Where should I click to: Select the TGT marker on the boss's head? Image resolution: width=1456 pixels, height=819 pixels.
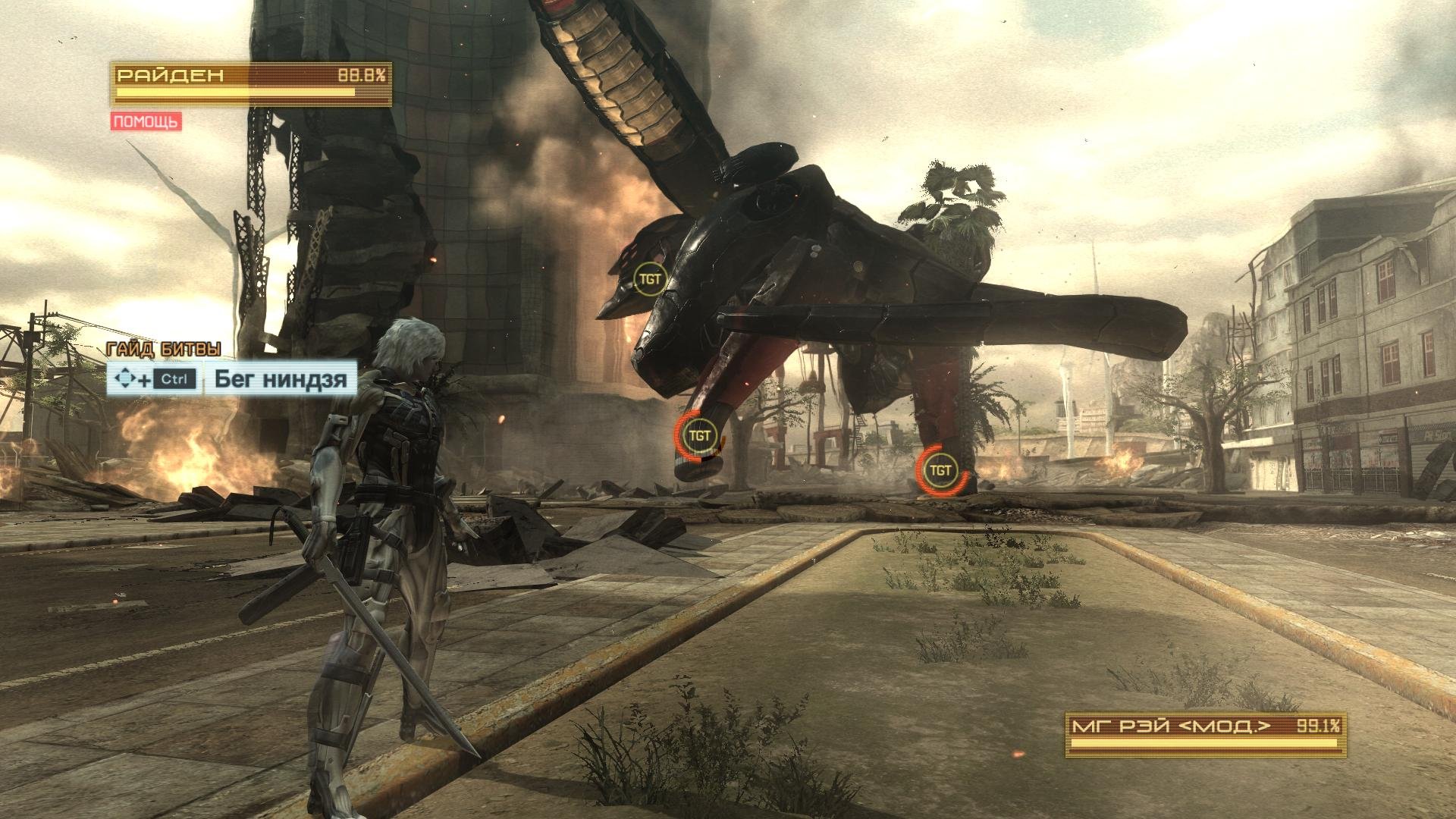650,279
